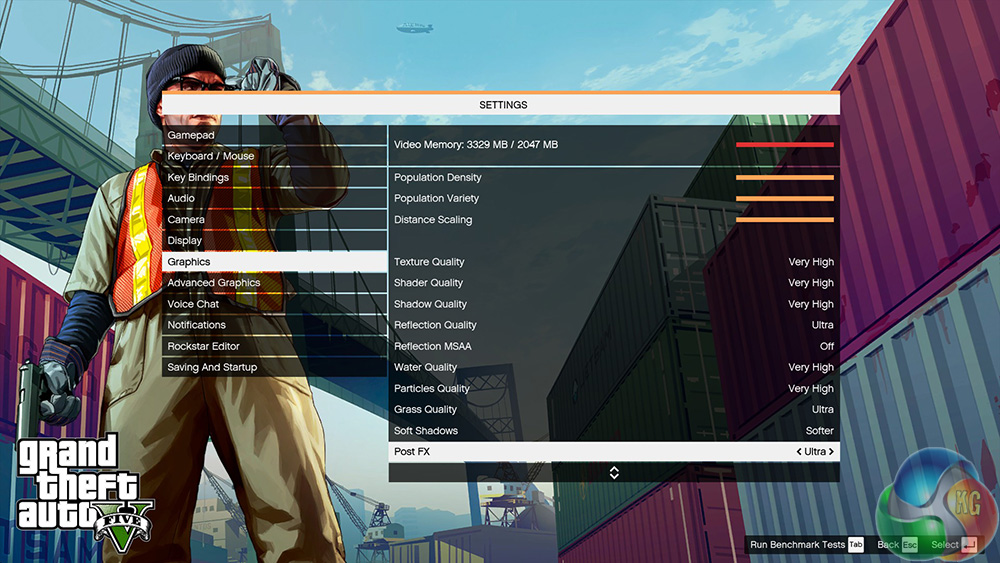Viewport: 1000px width, 563px height.
Task: Show the Rockstar Editor settings
Action: point(204,346)
